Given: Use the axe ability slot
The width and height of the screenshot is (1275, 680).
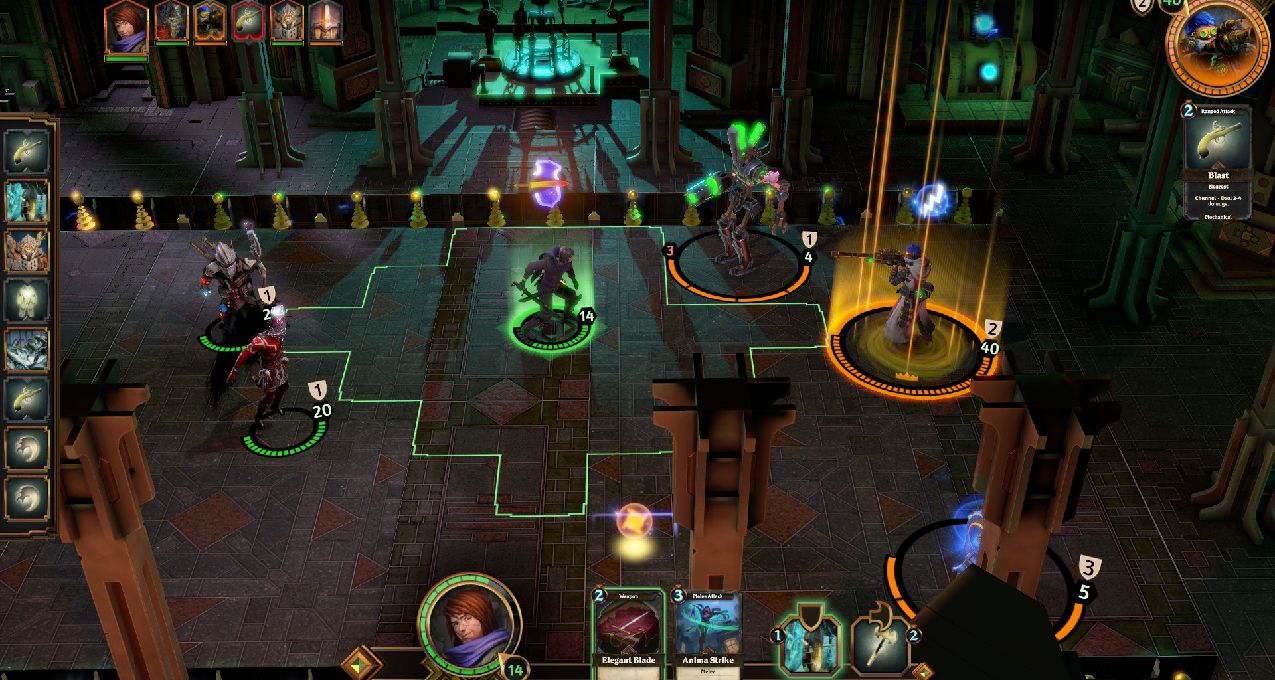Looking at the screenshot, I should tap(879, 642).
